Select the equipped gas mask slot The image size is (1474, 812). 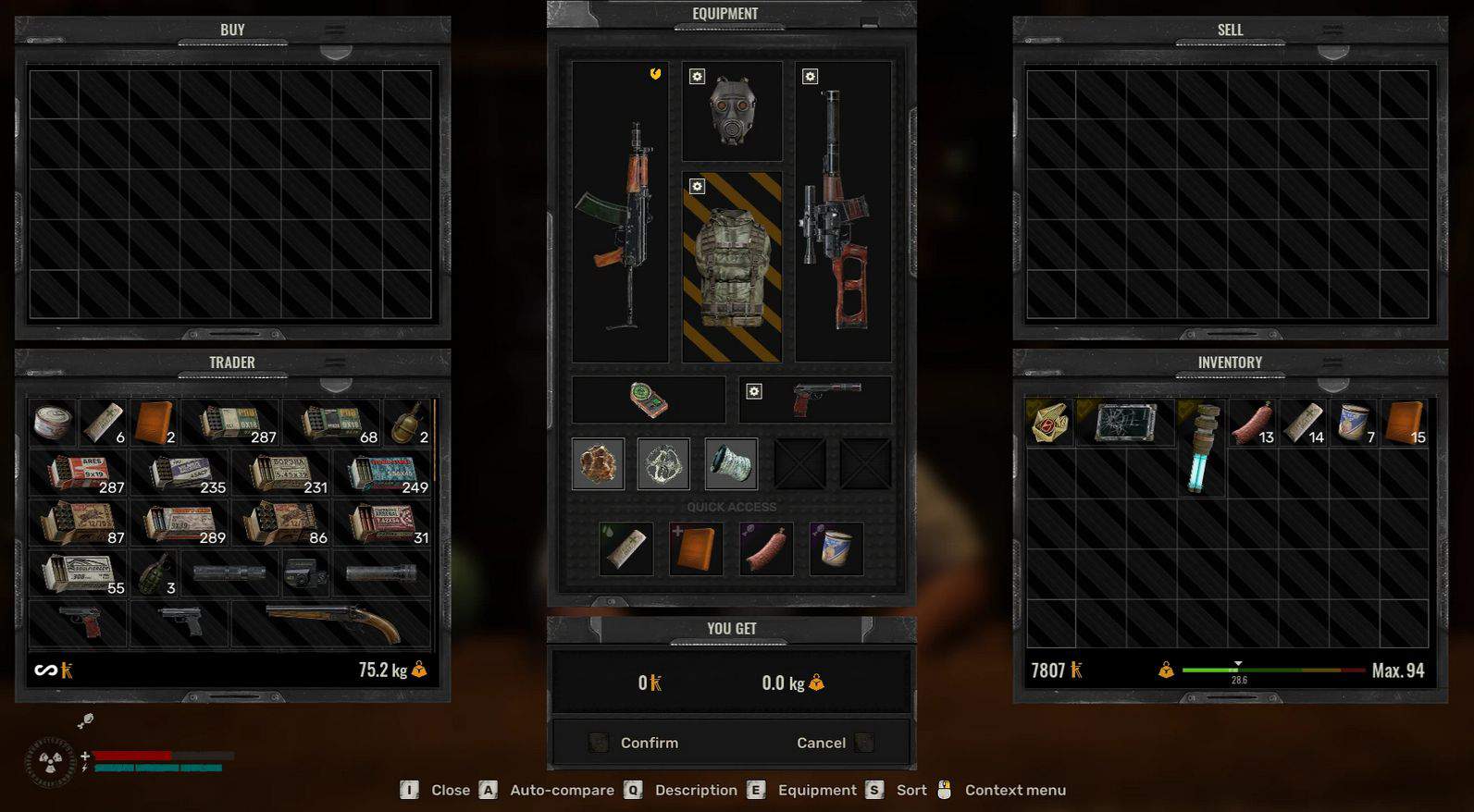[732, 112]
